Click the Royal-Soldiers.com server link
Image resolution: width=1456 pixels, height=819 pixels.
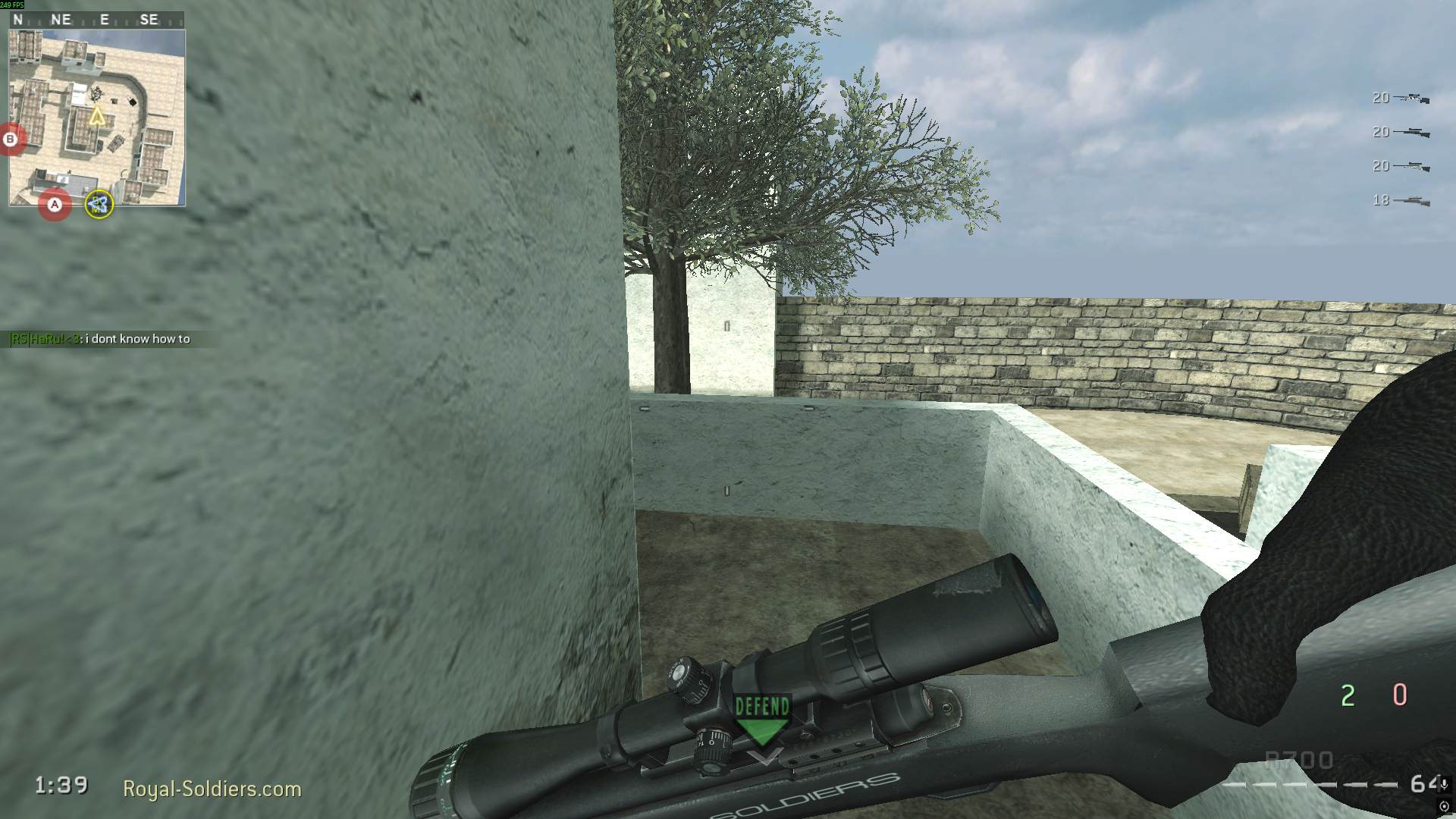(x=215, y=789)
